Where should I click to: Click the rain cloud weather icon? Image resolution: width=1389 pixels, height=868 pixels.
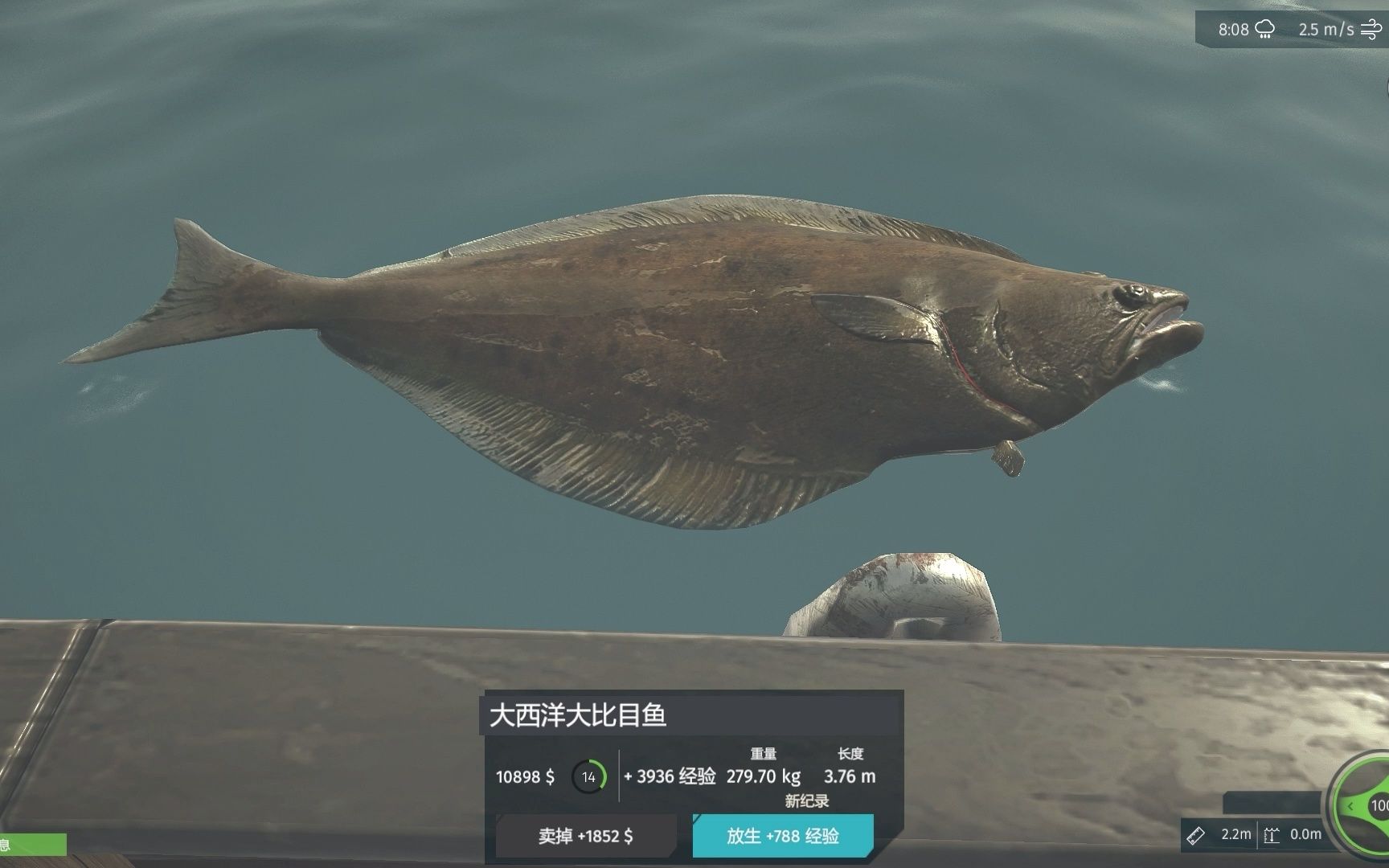[x=1264, y=29]
